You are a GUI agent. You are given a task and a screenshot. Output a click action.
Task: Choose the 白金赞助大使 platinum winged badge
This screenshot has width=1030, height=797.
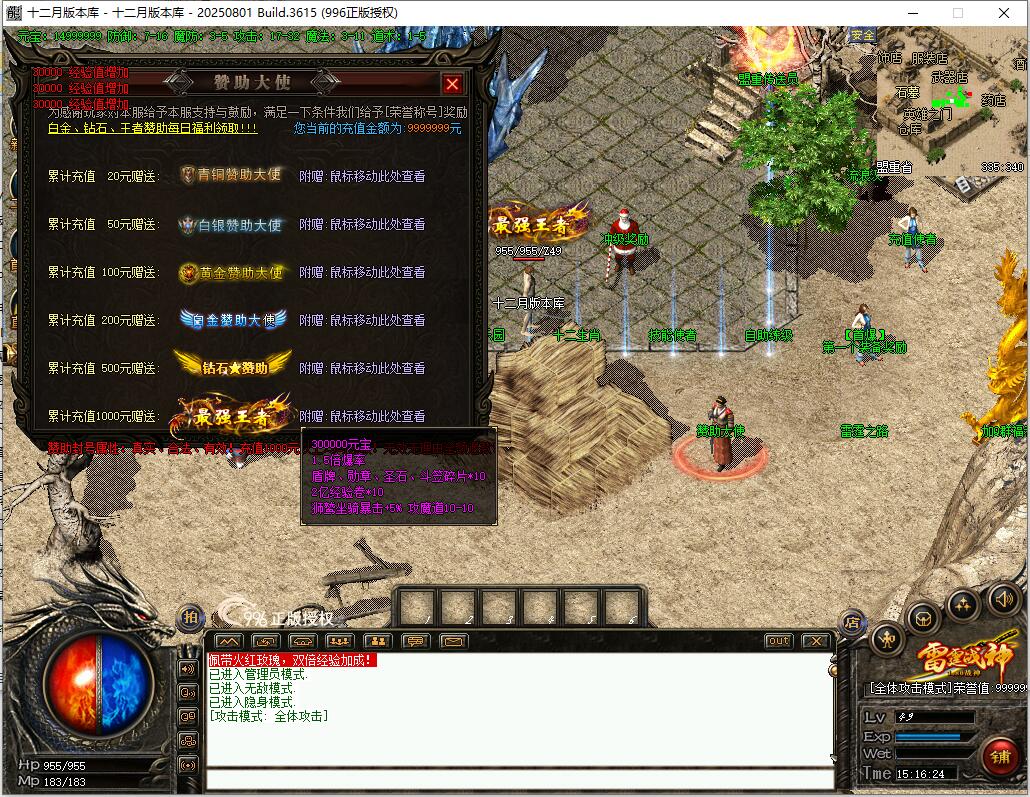[233, 320]
